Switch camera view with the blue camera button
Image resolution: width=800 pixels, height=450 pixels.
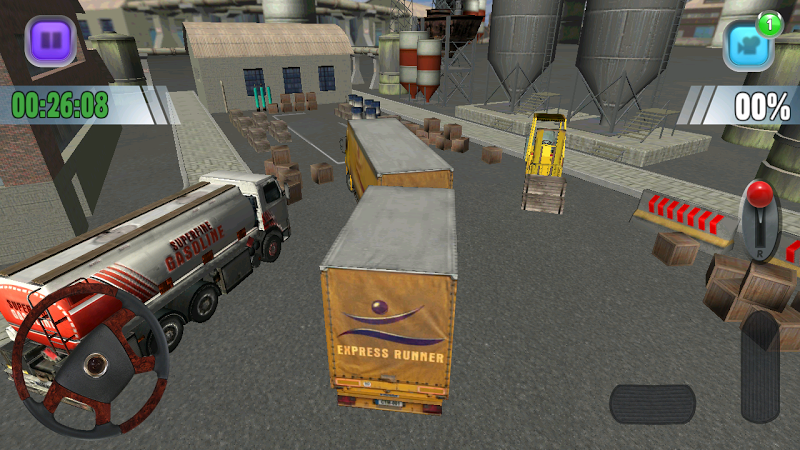[x=750, y=44]
